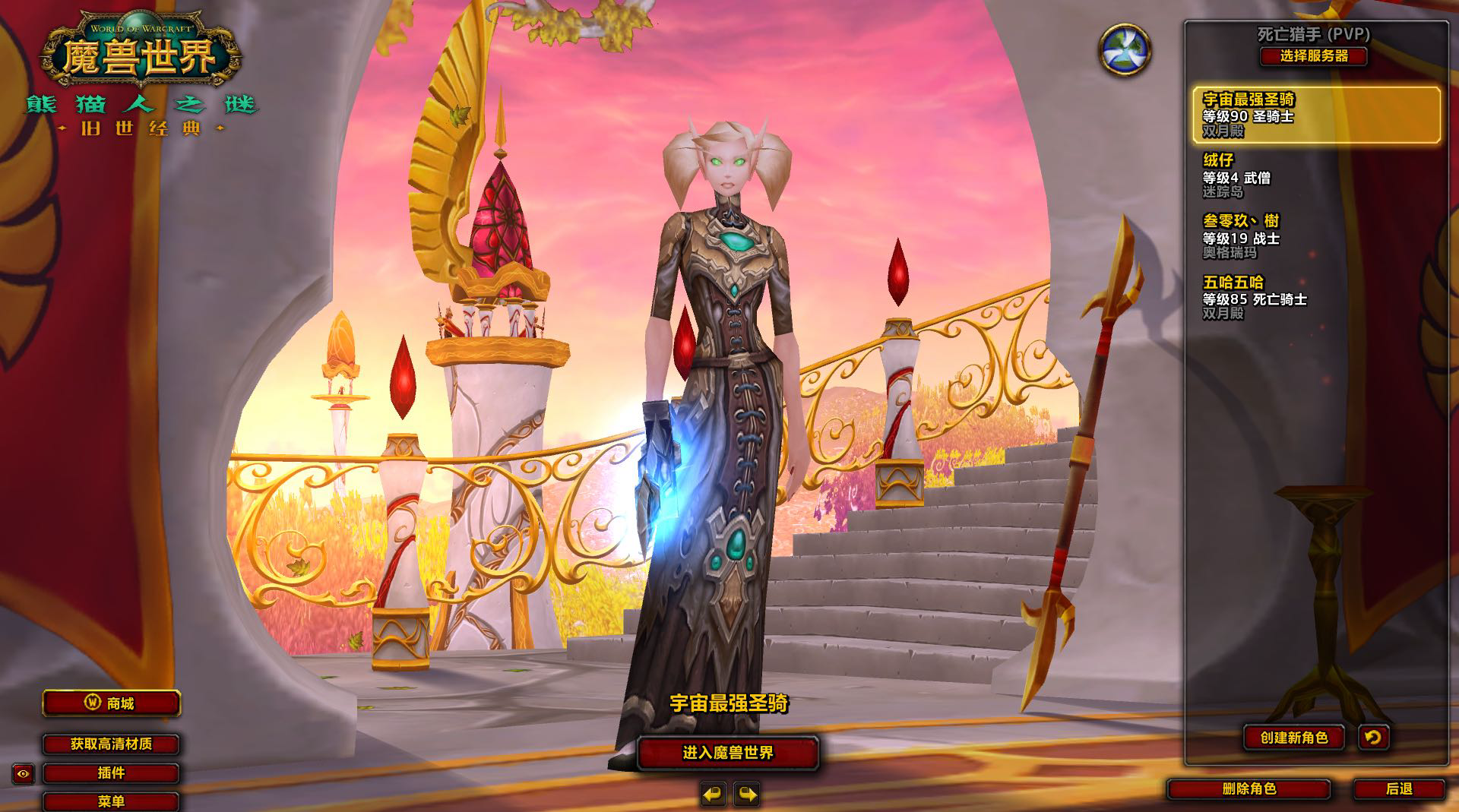Toggle the eye icon beside 插件
Screen dimensions: 1459x812
tap(24, 774)
